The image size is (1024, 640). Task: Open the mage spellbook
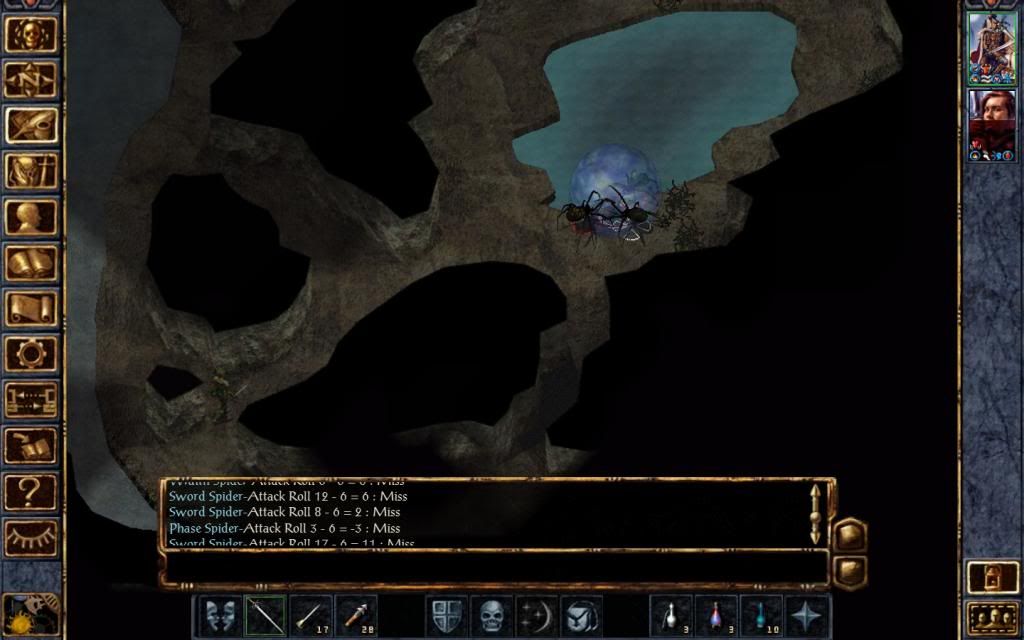click(30, 262)
